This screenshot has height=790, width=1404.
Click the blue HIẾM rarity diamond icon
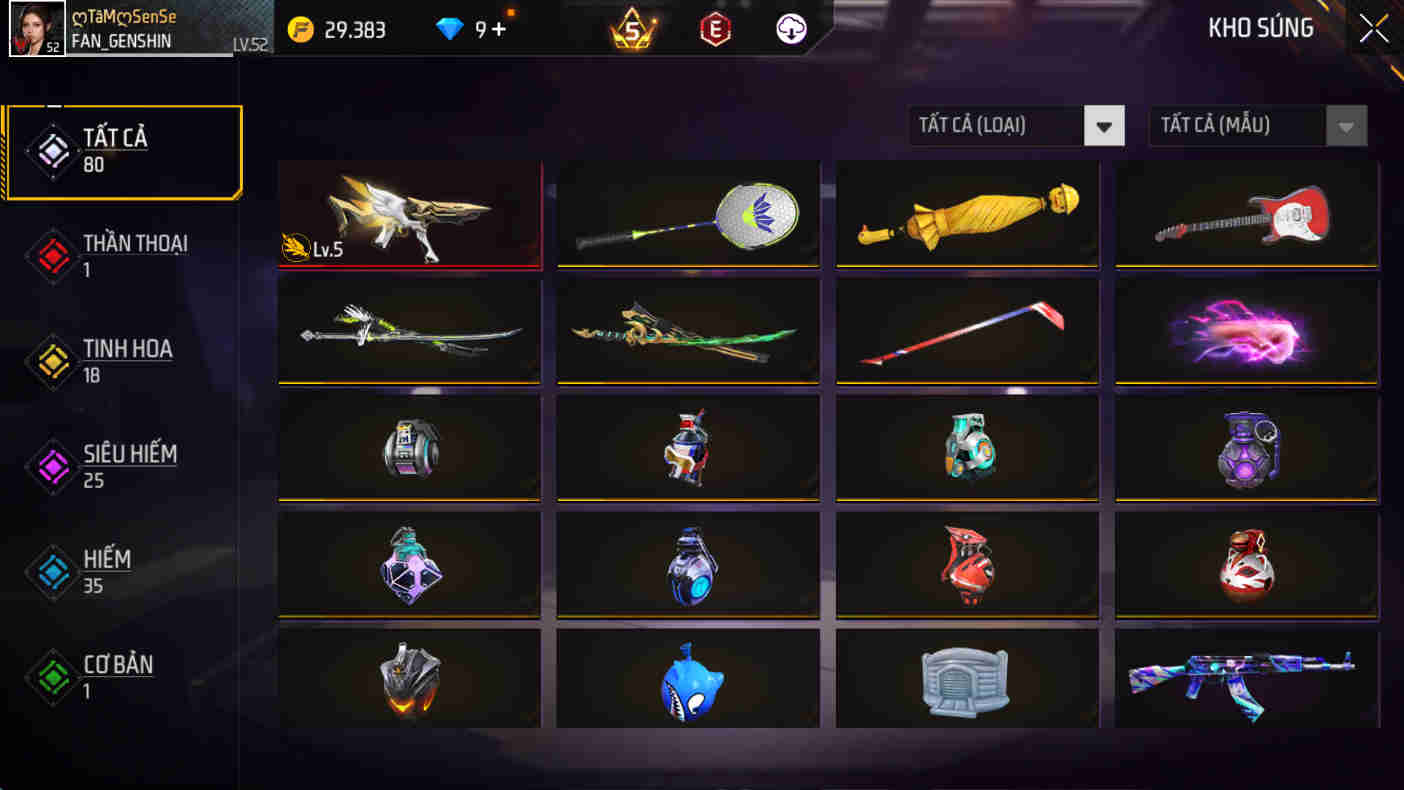(53, 571)
